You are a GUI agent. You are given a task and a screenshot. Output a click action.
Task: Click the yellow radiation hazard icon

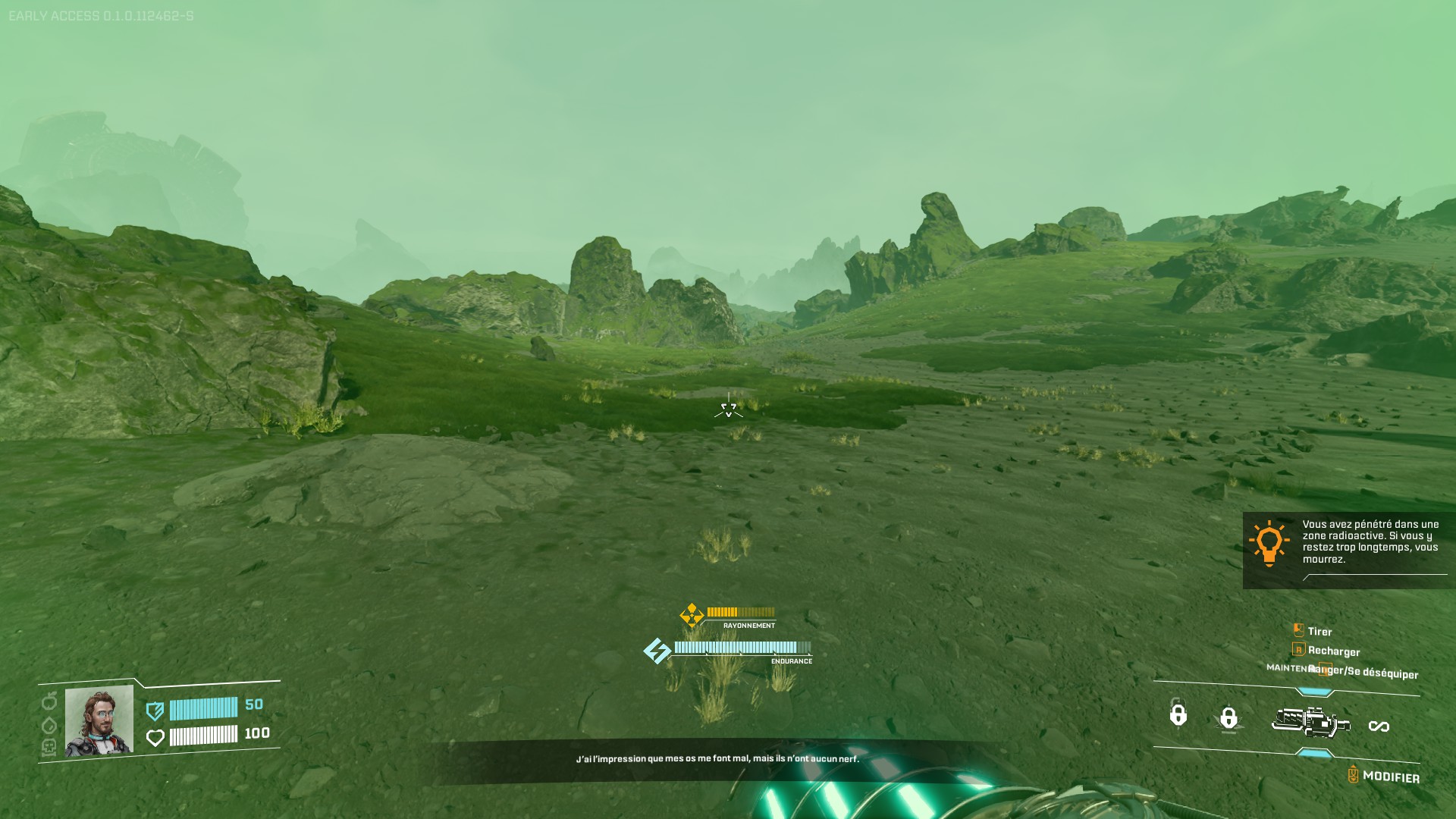coord(691,615)
